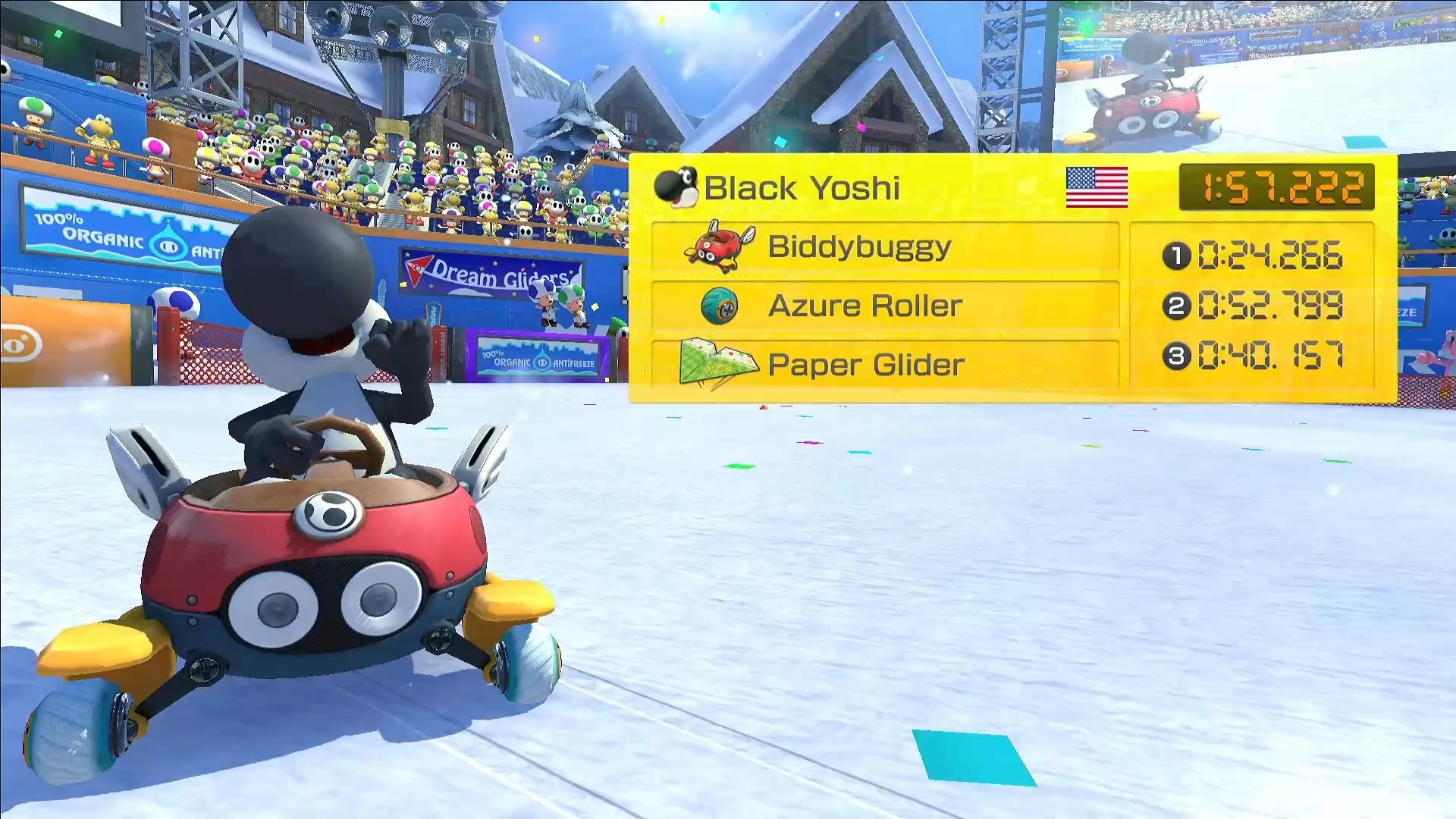Select the Azure Roller tires row
This screenshot has height=819, width=1456.
(885, 306)
